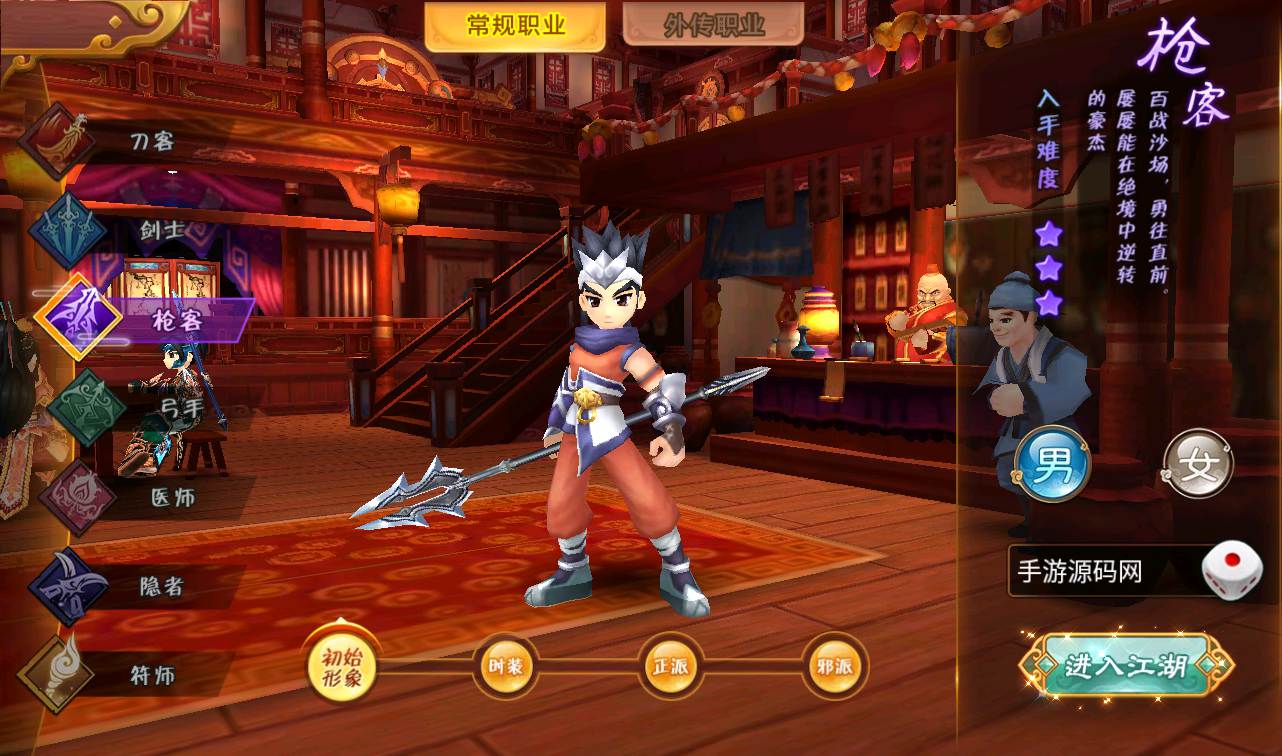Choose the female gender 女 button
The height and width of the screenshot is (756, 1282).
(x=1198, y=466)
